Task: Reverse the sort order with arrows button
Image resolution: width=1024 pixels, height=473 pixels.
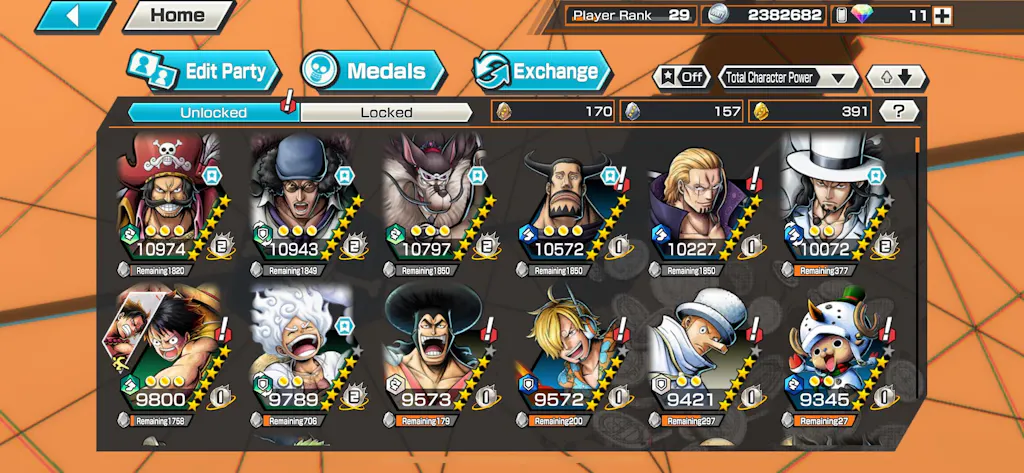Action: pyautogui.click(x=896, y=77)
